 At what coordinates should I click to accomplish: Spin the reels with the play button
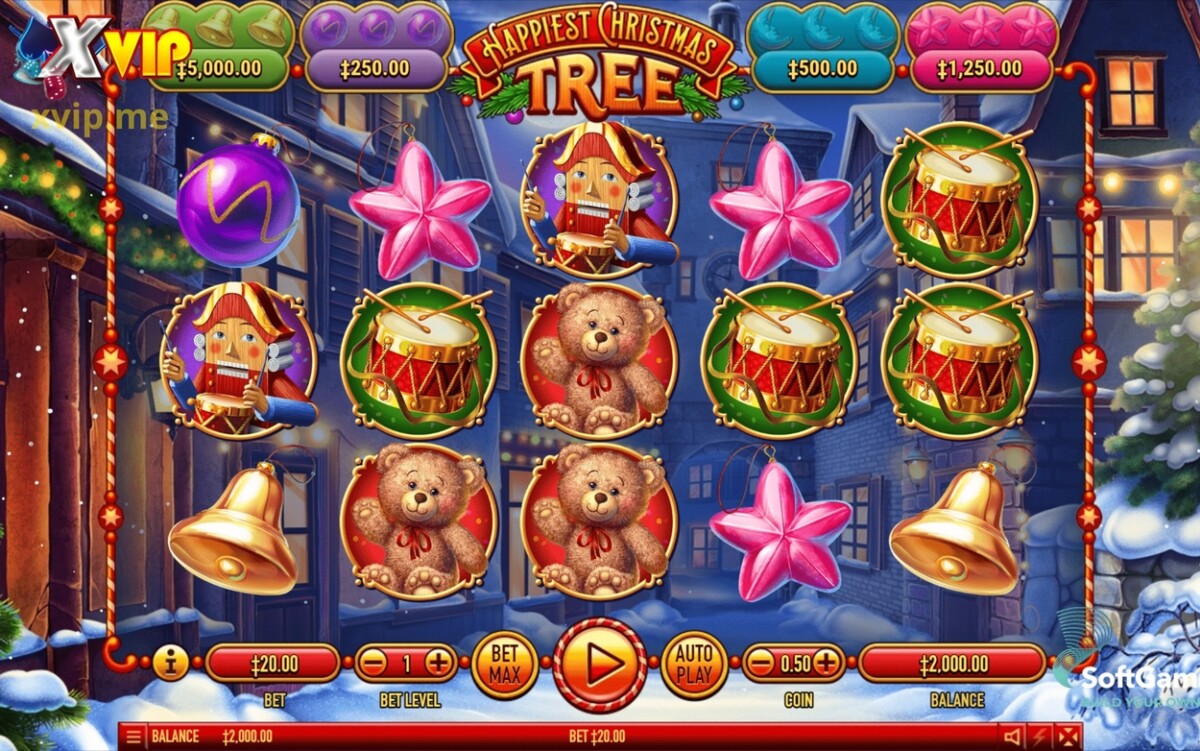tap(600, 664)
